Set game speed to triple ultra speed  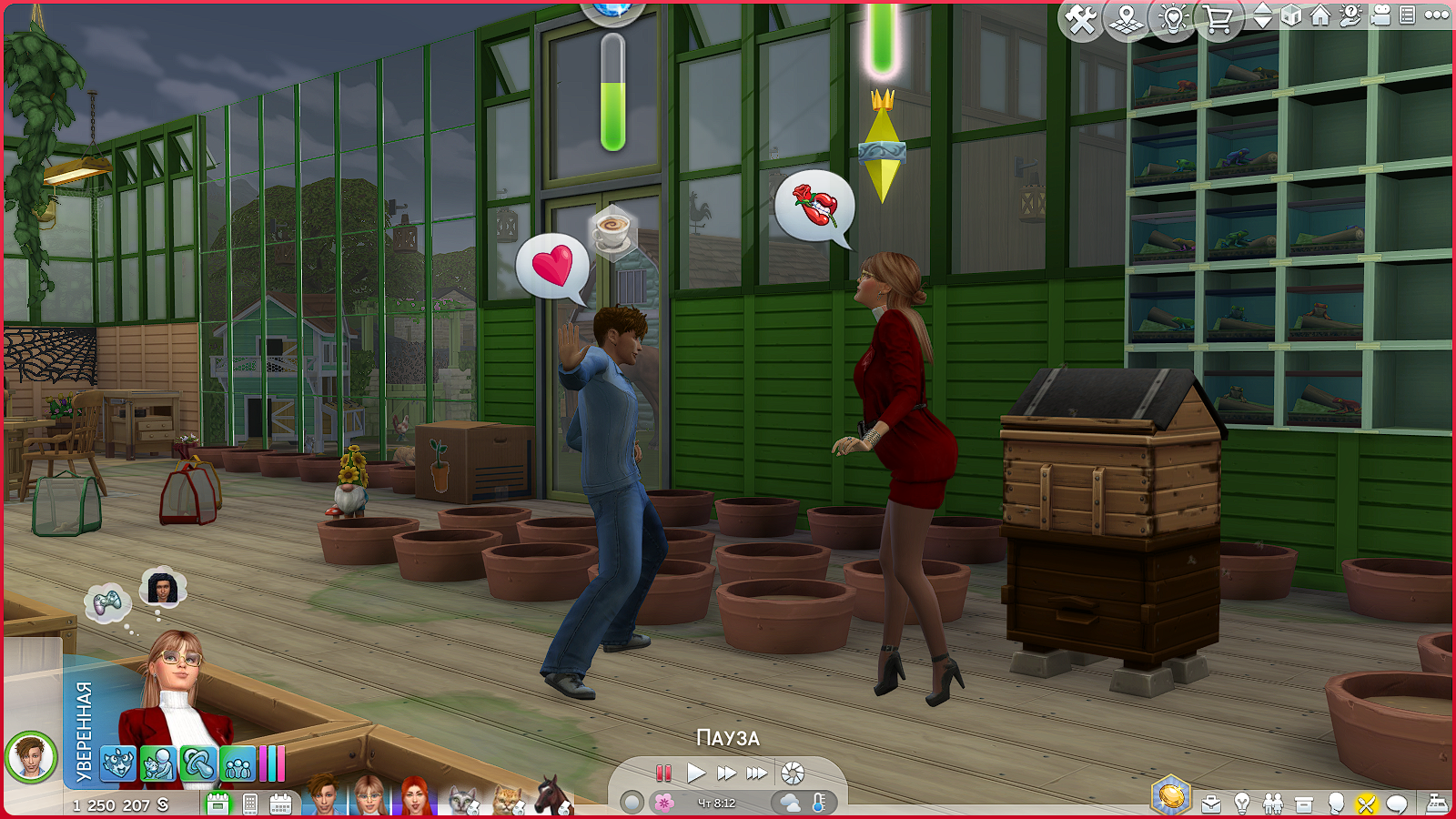(x=756, y=773)
